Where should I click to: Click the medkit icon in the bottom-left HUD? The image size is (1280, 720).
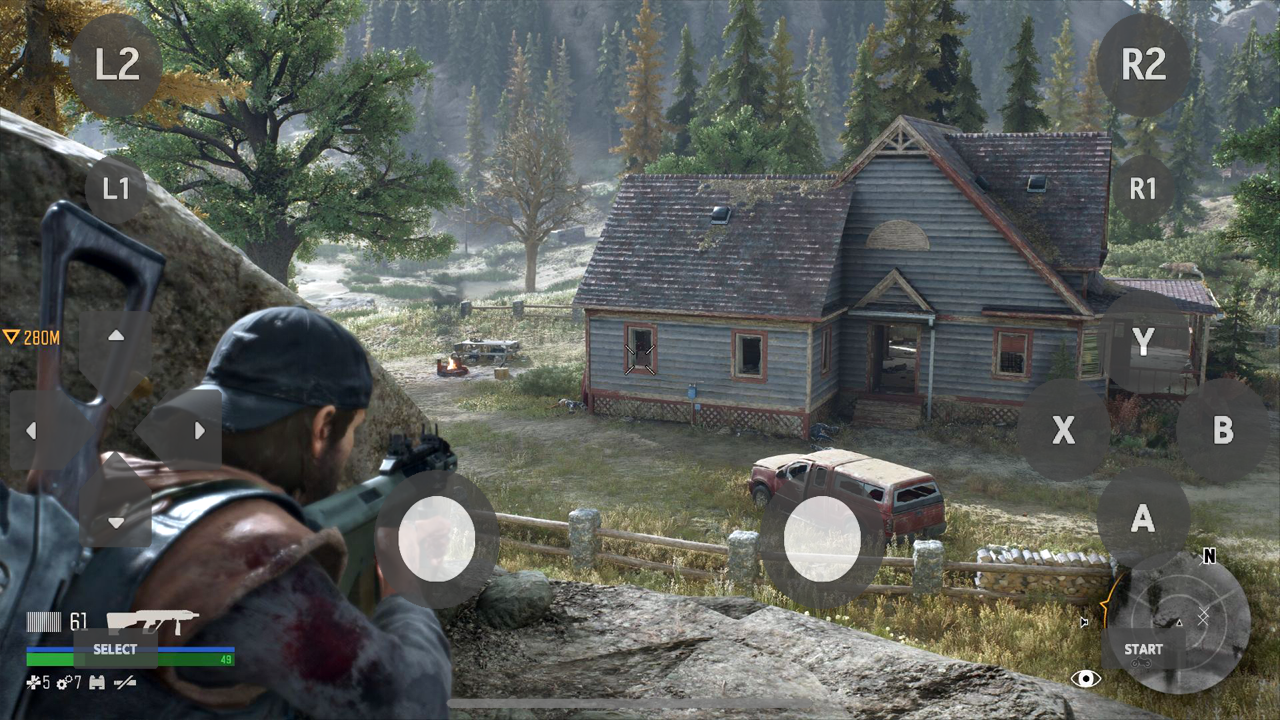click(96, 683)
